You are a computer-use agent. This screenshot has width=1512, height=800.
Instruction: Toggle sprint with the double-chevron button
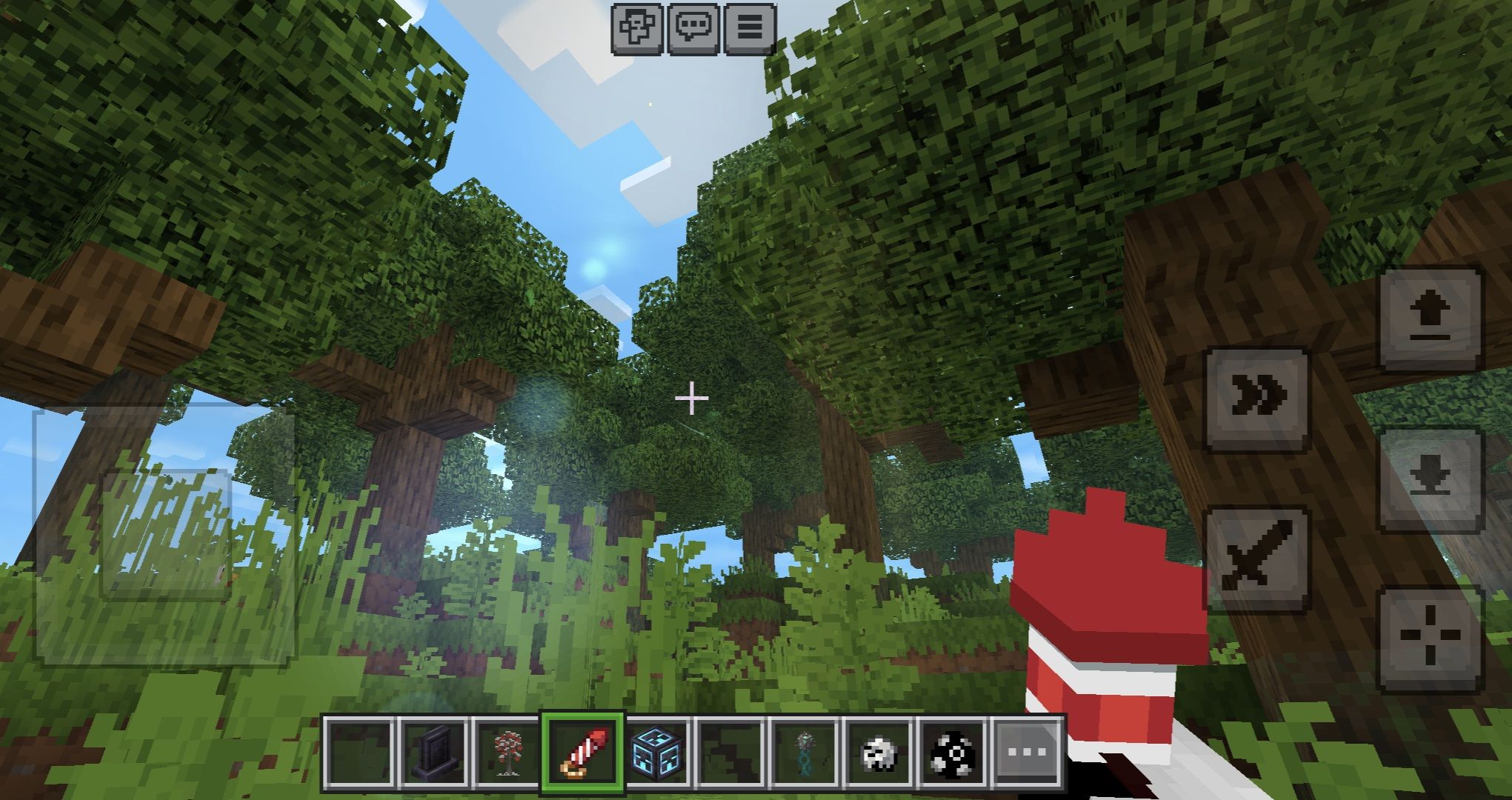pyautogui.click(x=1257, y=397)
